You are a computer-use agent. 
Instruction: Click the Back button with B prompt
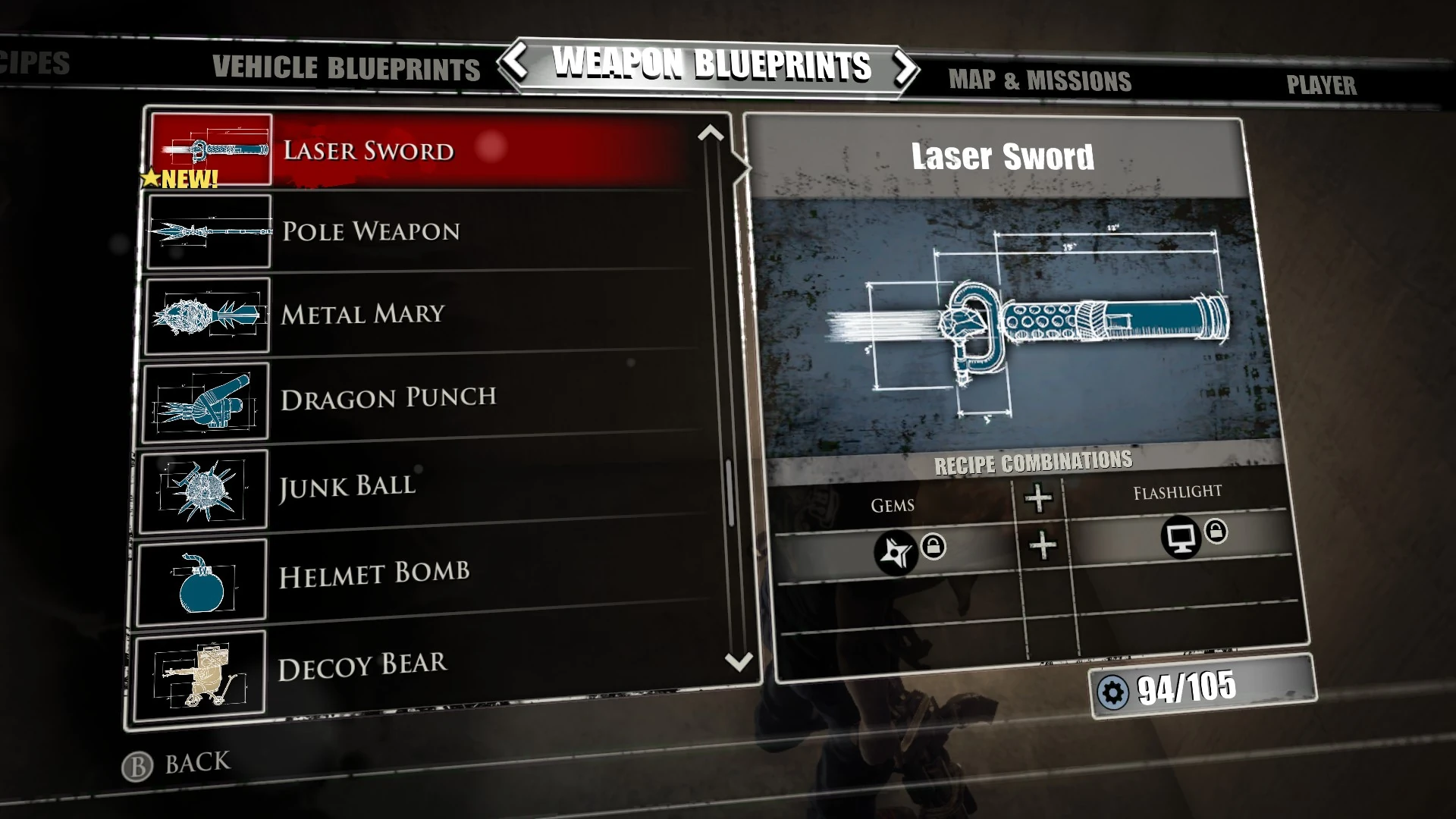click(x=177, y=761)
